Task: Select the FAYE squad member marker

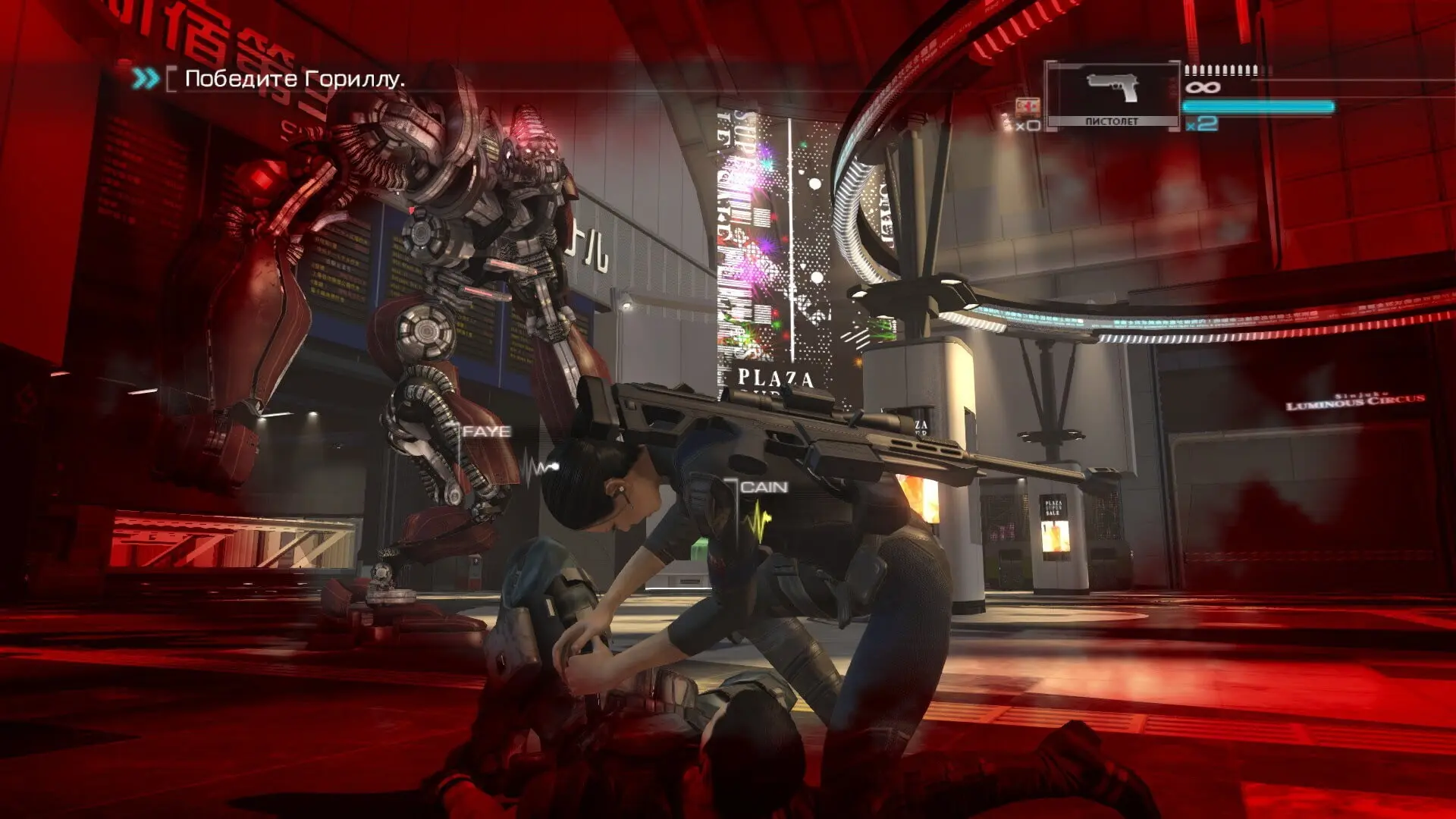Action: coord(486,431)
